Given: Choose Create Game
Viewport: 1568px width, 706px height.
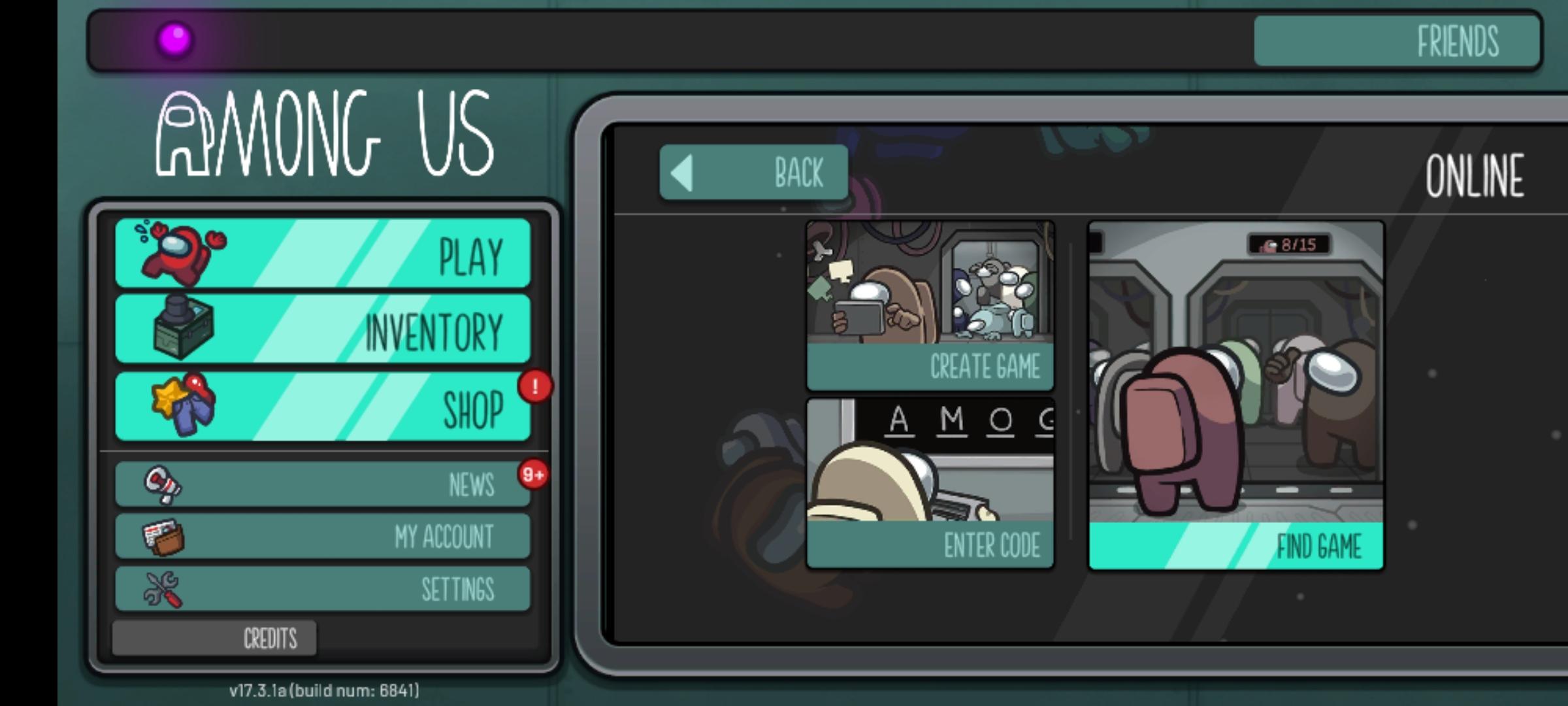Looking at the screenshot, I should 930,306.
